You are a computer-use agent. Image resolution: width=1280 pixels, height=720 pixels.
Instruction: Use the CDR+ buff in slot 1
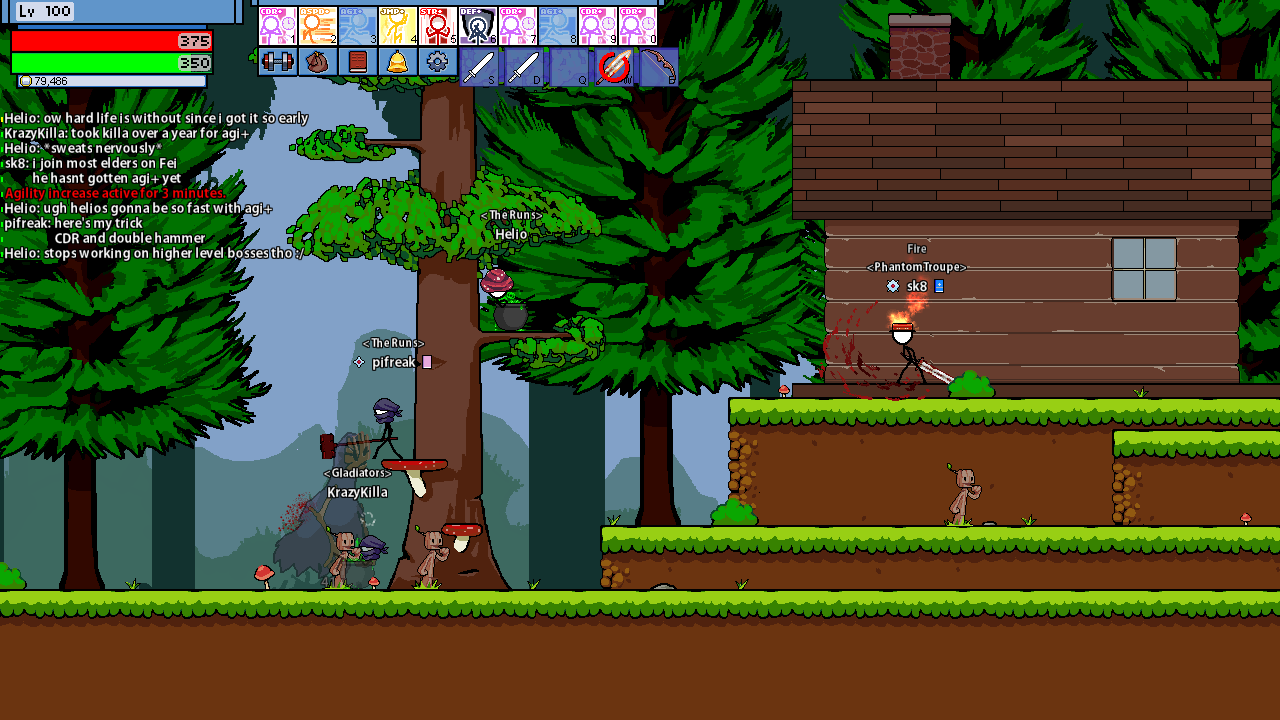click(x=277, y=26)
